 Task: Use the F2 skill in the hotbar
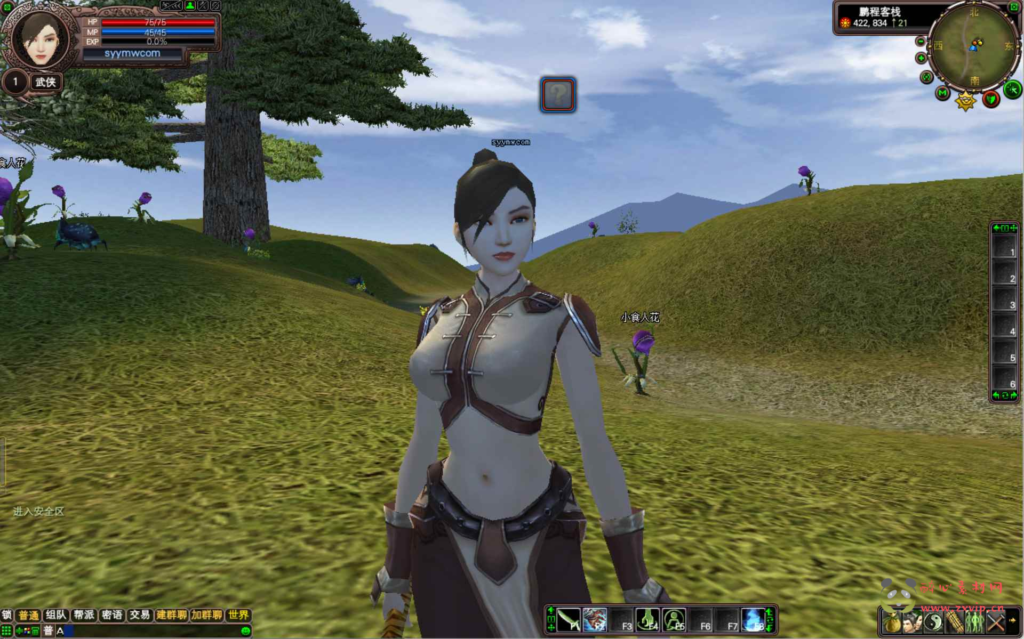pos(595,620)
